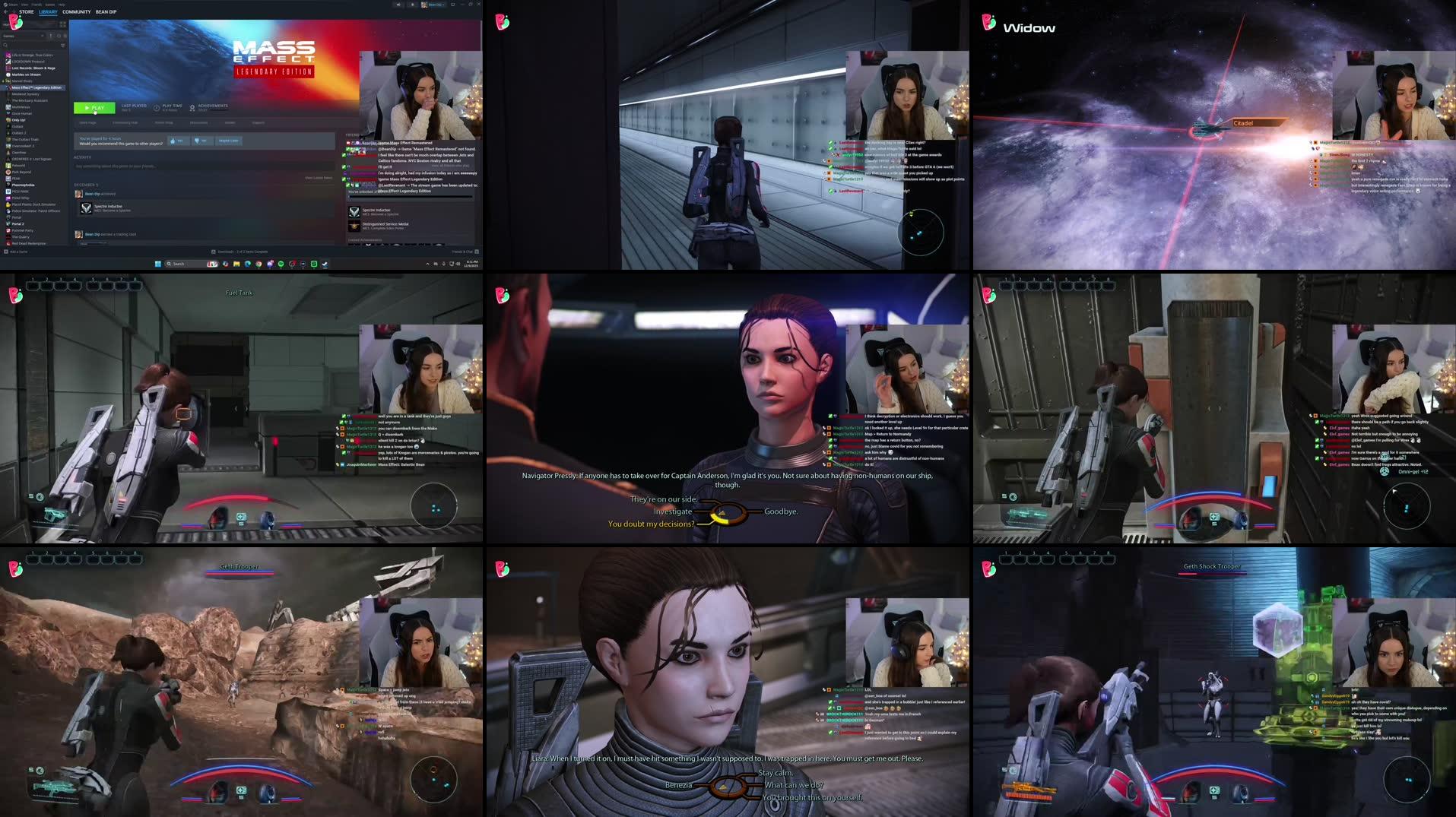Click the achievements progress bar
The height and width of the screenshot is (817, 1456).
[x=219, y=110]
